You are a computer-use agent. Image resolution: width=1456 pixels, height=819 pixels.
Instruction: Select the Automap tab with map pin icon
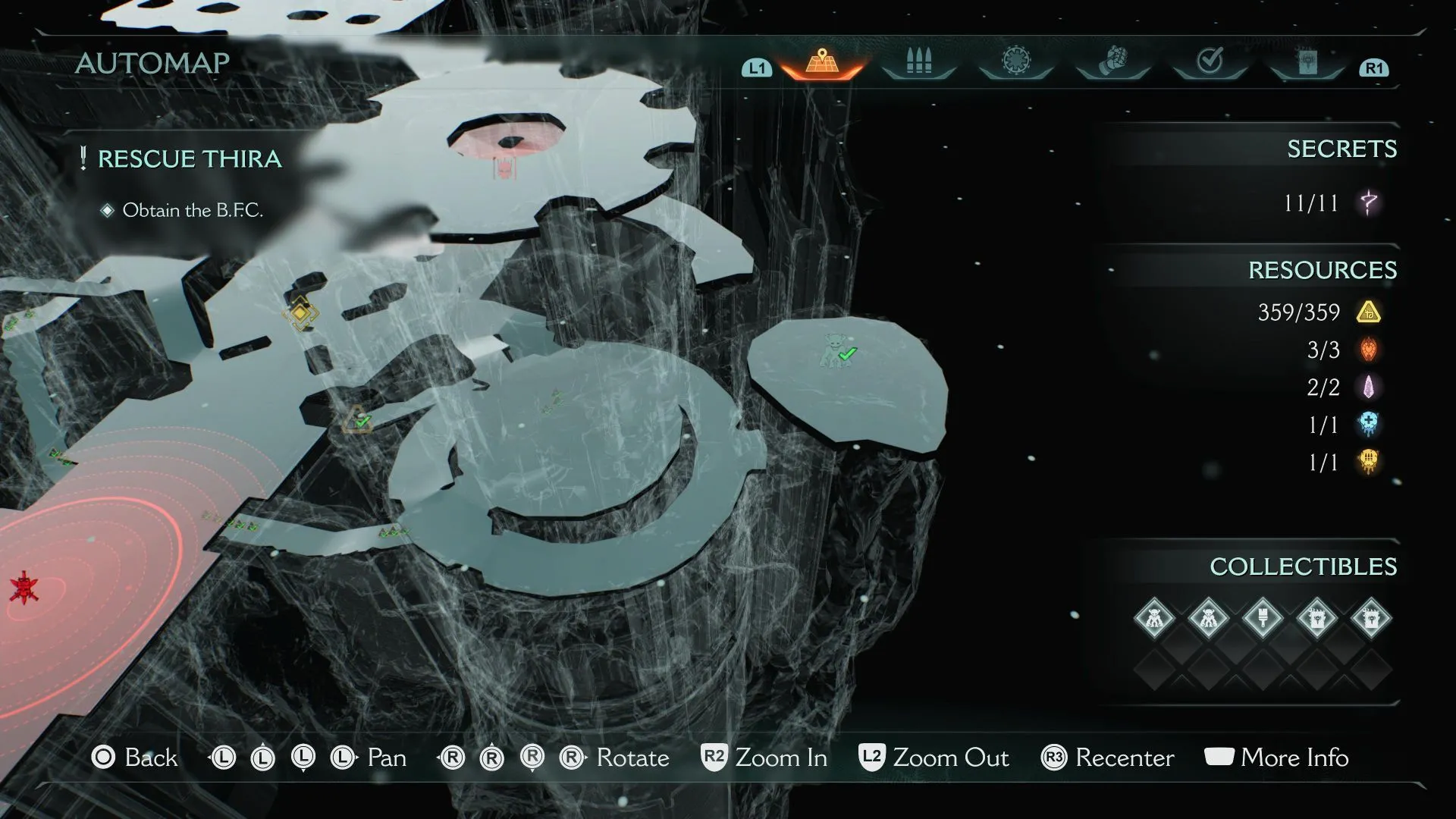(x=822, y=62)
